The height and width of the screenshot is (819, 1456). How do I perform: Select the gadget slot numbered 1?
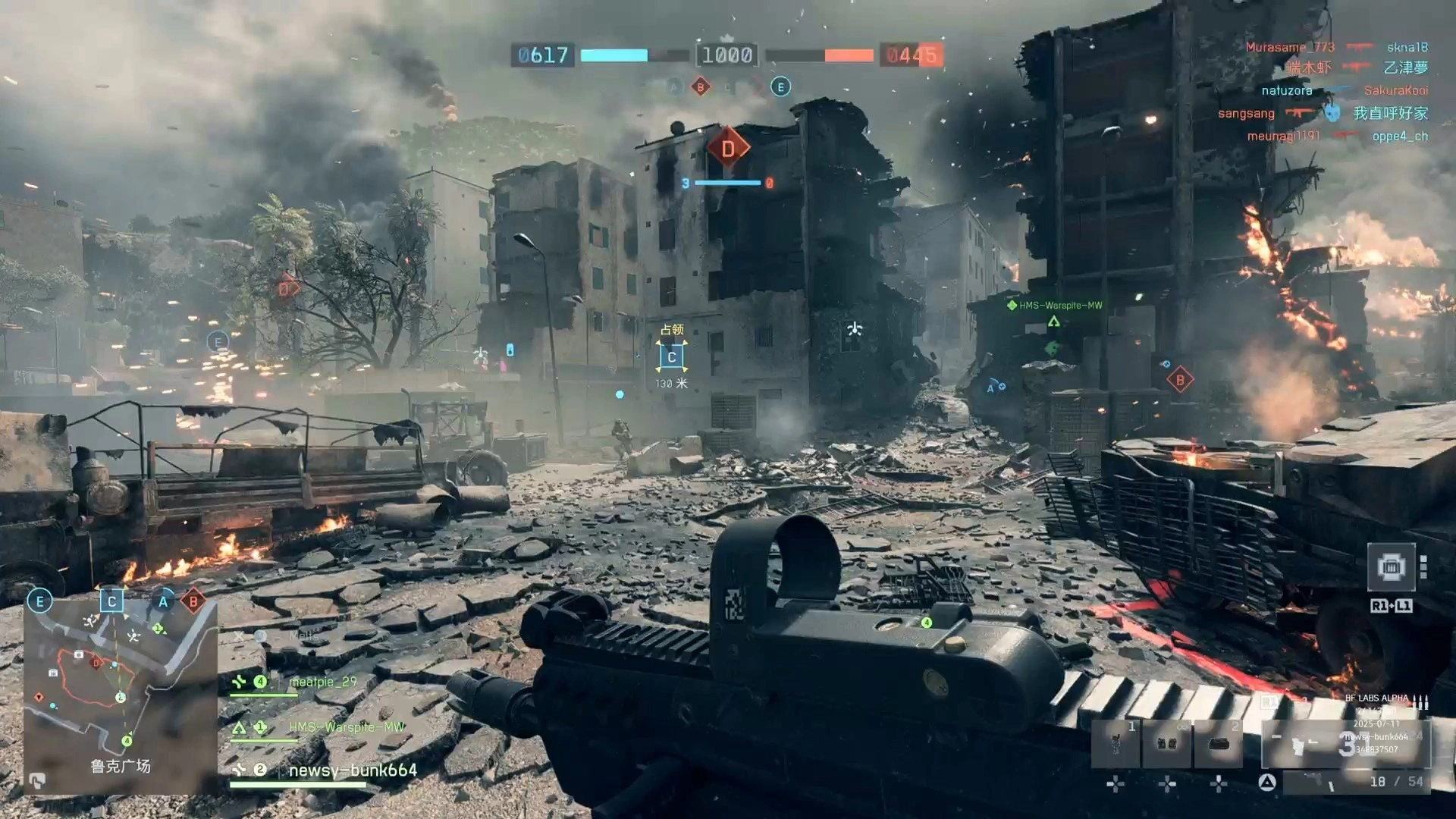(x=1115, y=744)
